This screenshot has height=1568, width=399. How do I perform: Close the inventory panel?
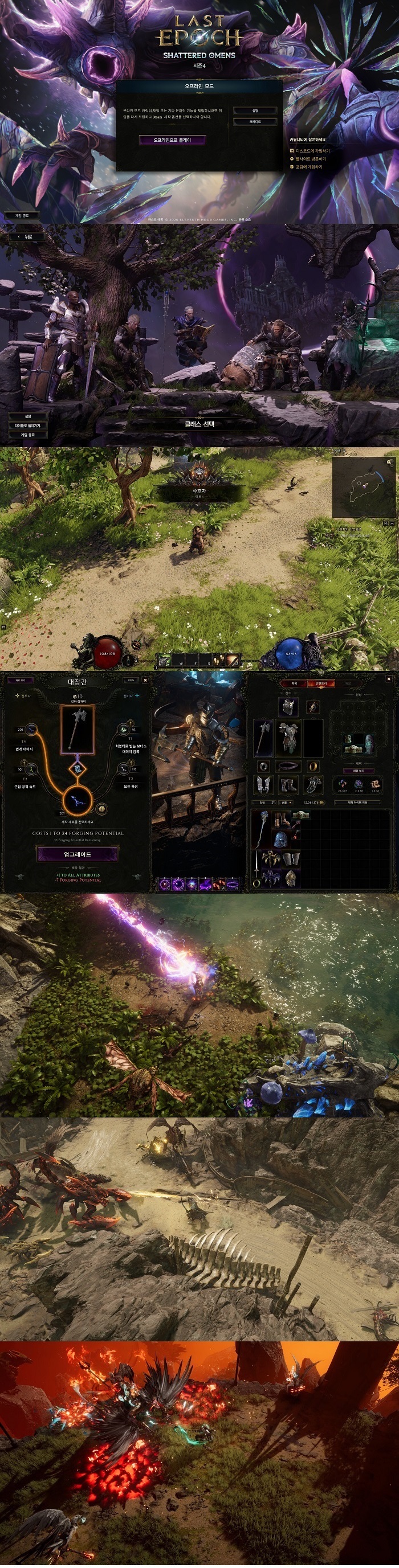(x=389, y=679)
